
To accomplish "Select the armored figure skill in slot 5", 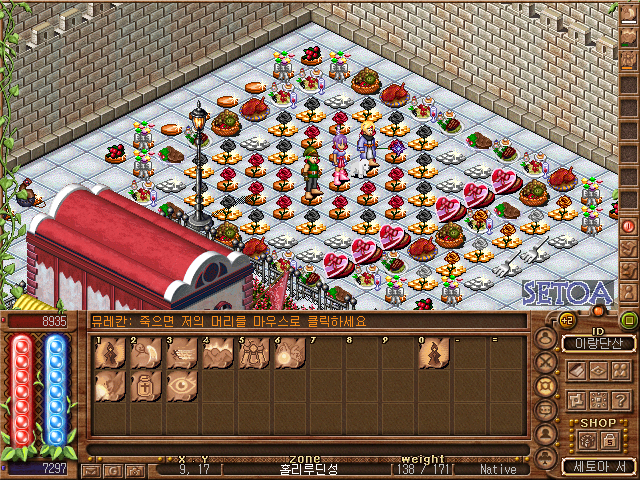I will click(x=254, y=354).
